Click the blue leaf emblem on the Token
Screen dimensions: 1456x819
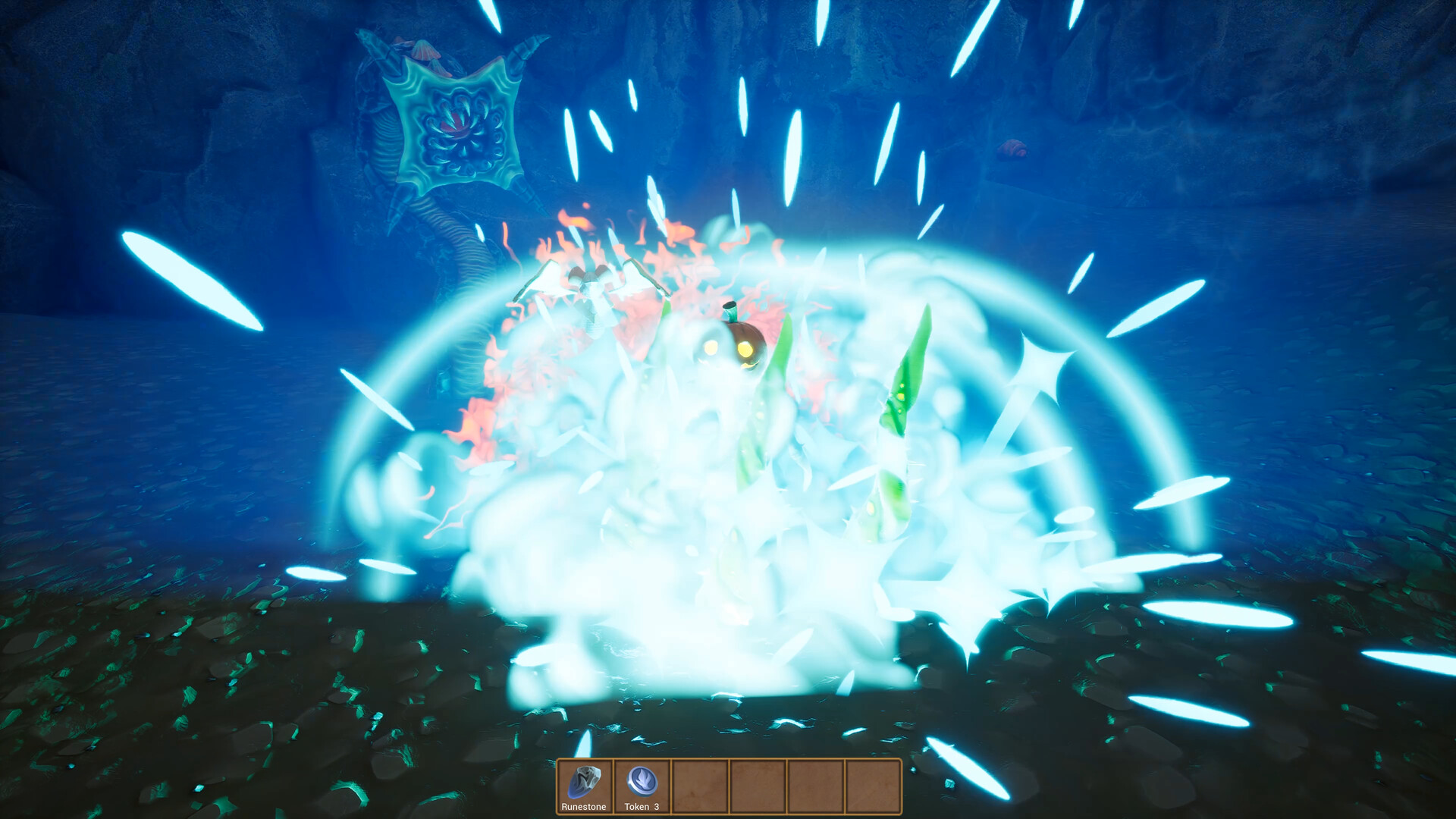pyautogui.click(x=641, y=778)
